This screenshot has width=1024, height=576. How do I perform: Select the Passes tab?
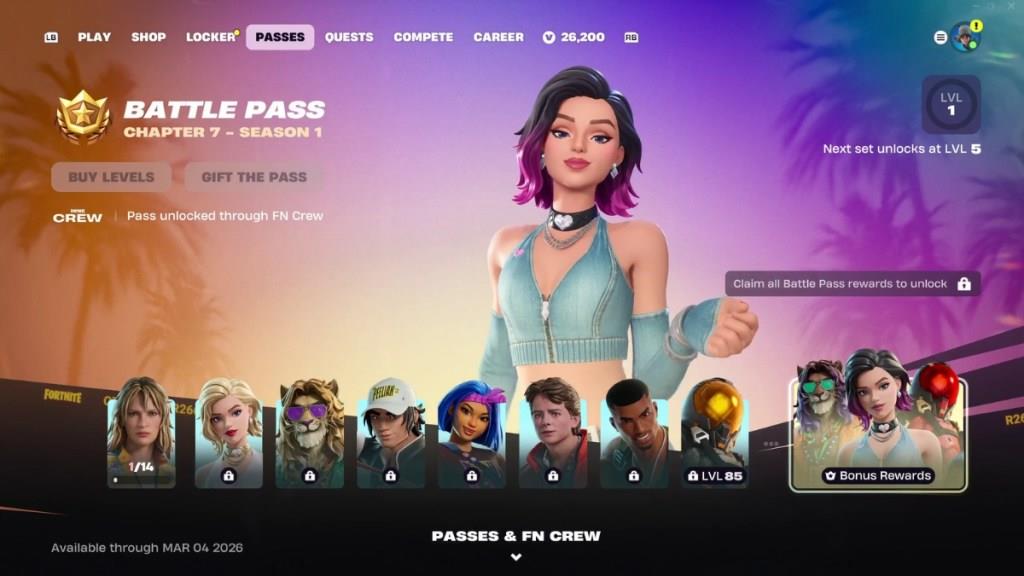(x=280, y=37)
